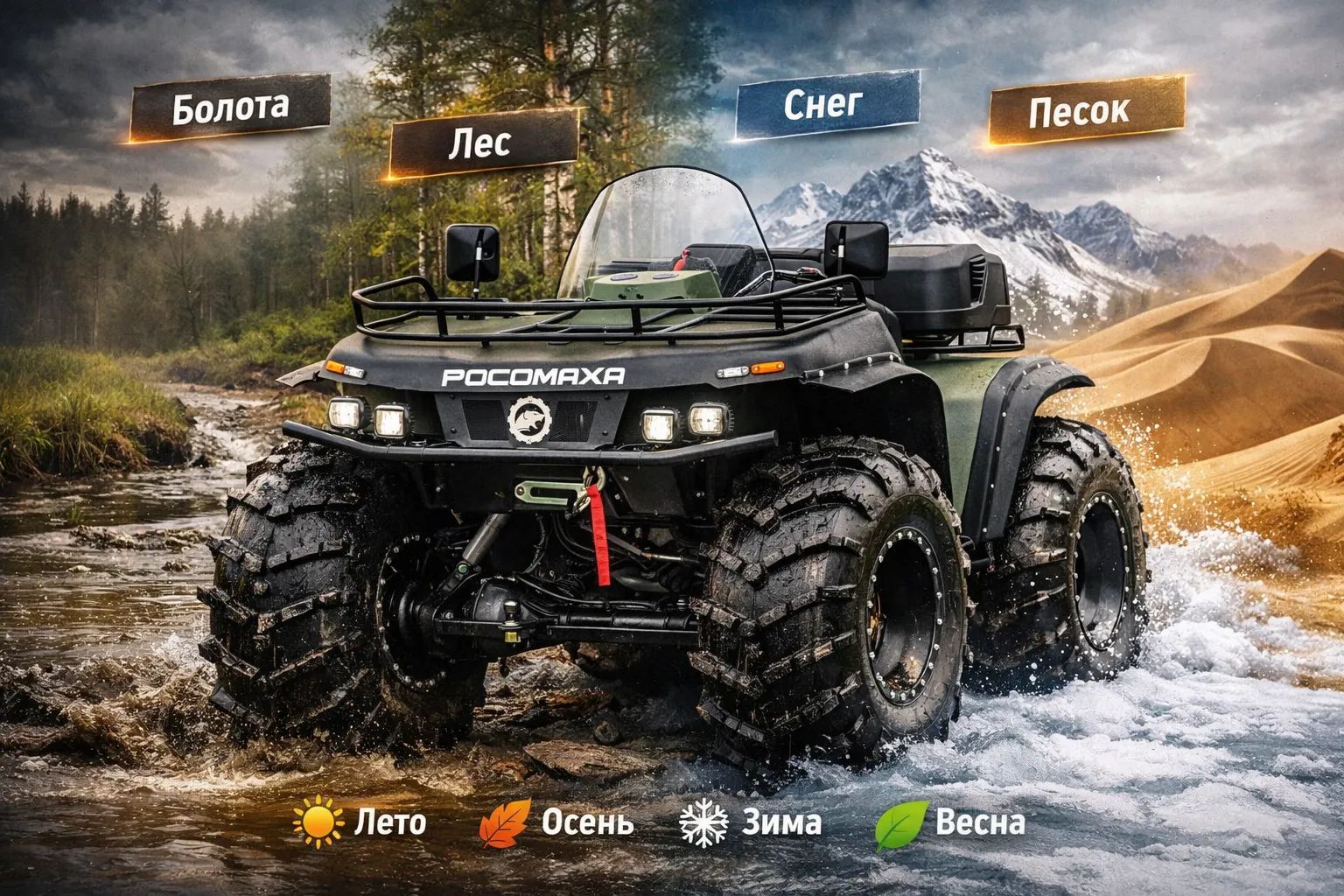Viewport: 1344px width, 896px height.
Task: Pick the Песок terrain banner
Action: (x=1085, y=110)
